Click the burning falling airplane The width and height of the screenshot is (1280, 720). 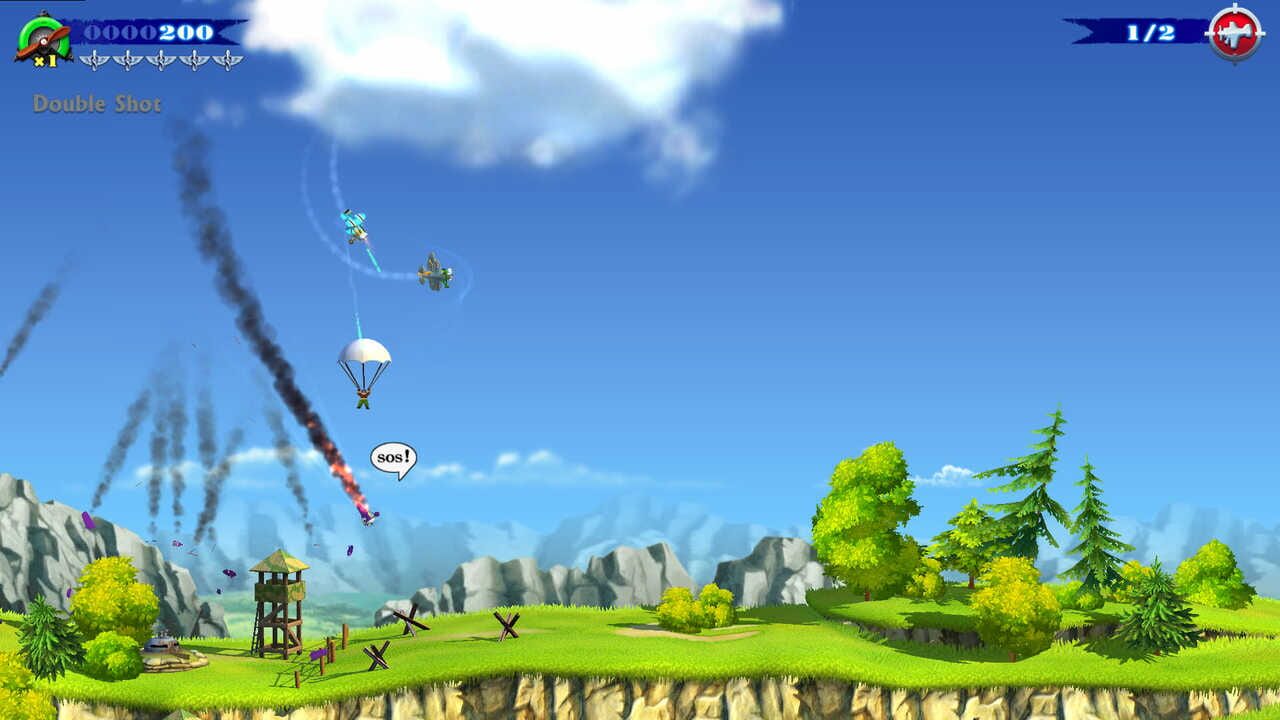coord(370,515)
